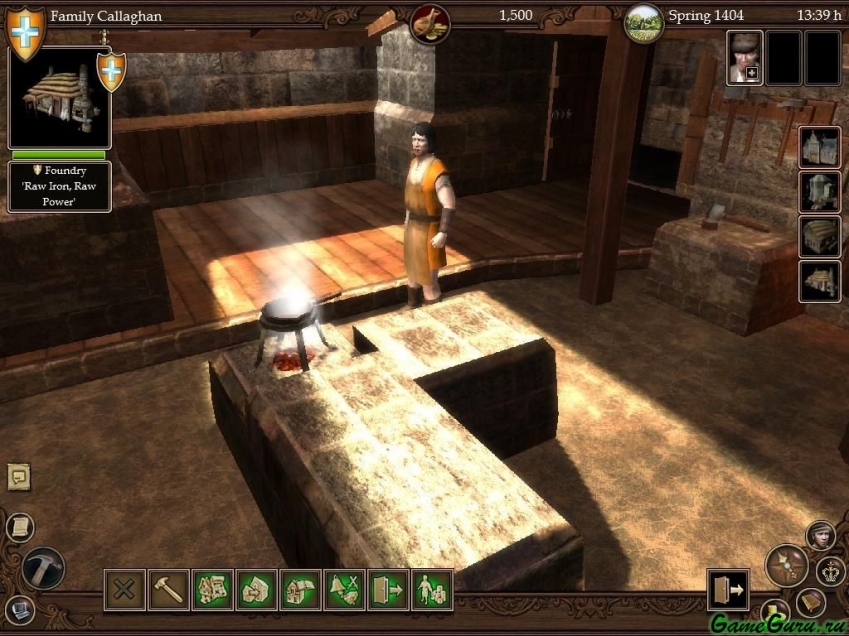Open the round hammer build menu

coord(43,568)
